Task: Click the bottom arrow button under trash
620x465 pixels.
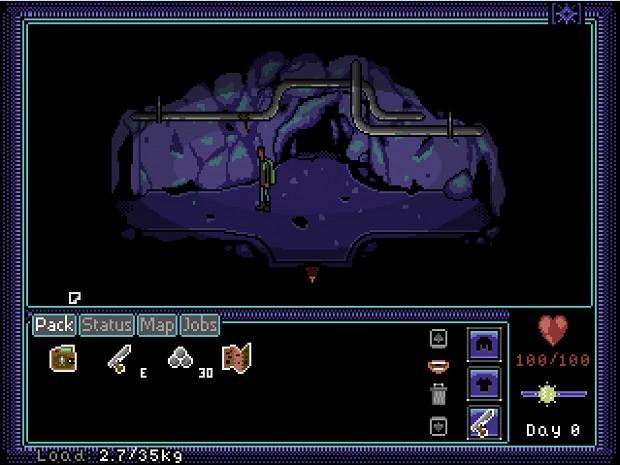Action: pyautogui.click(x=438, y=426)
